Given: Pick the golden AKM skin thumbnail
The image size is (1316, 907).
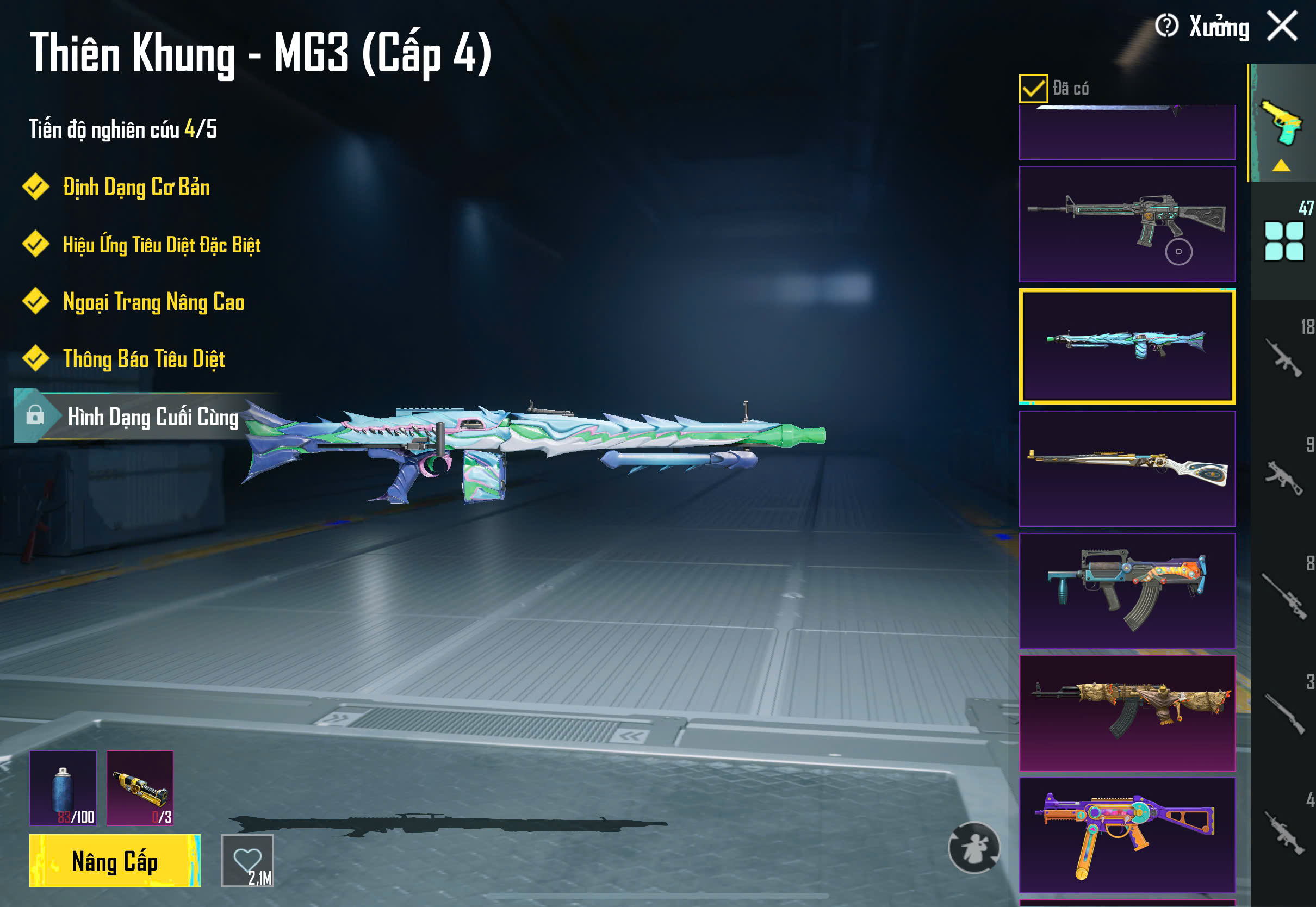Looking at the screenshot, I should pyautogui.click(x=1127, y=713).
